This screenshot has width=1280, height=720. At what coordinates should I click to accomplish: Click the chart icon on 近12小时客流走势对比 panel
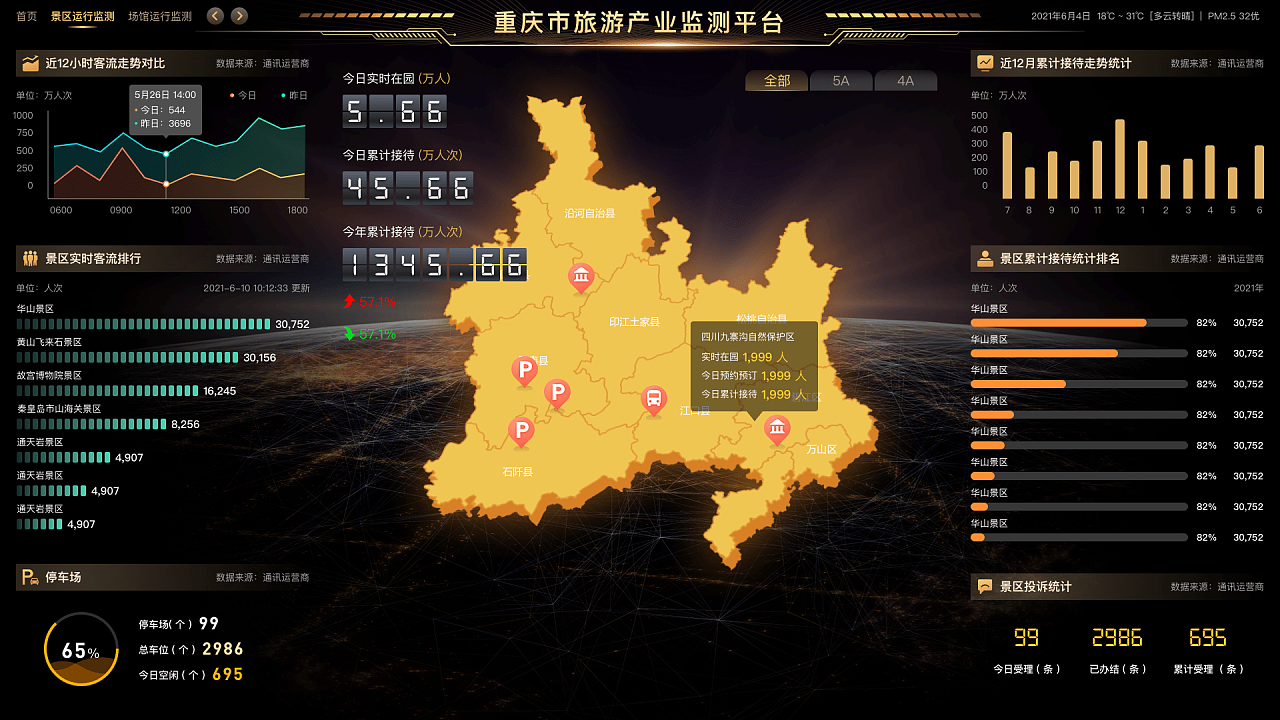pos(30,63)
